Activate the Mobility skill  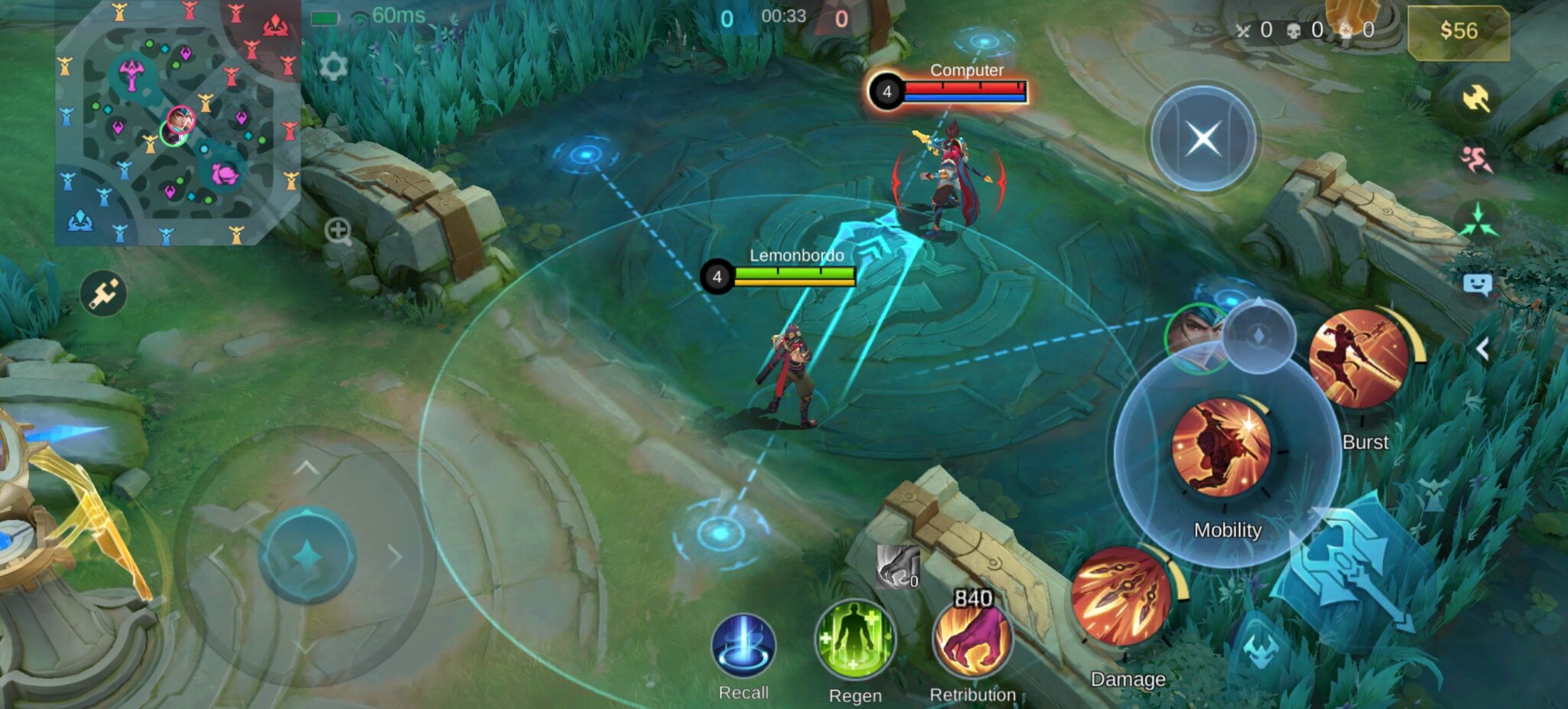click(x=1222, y=446)
